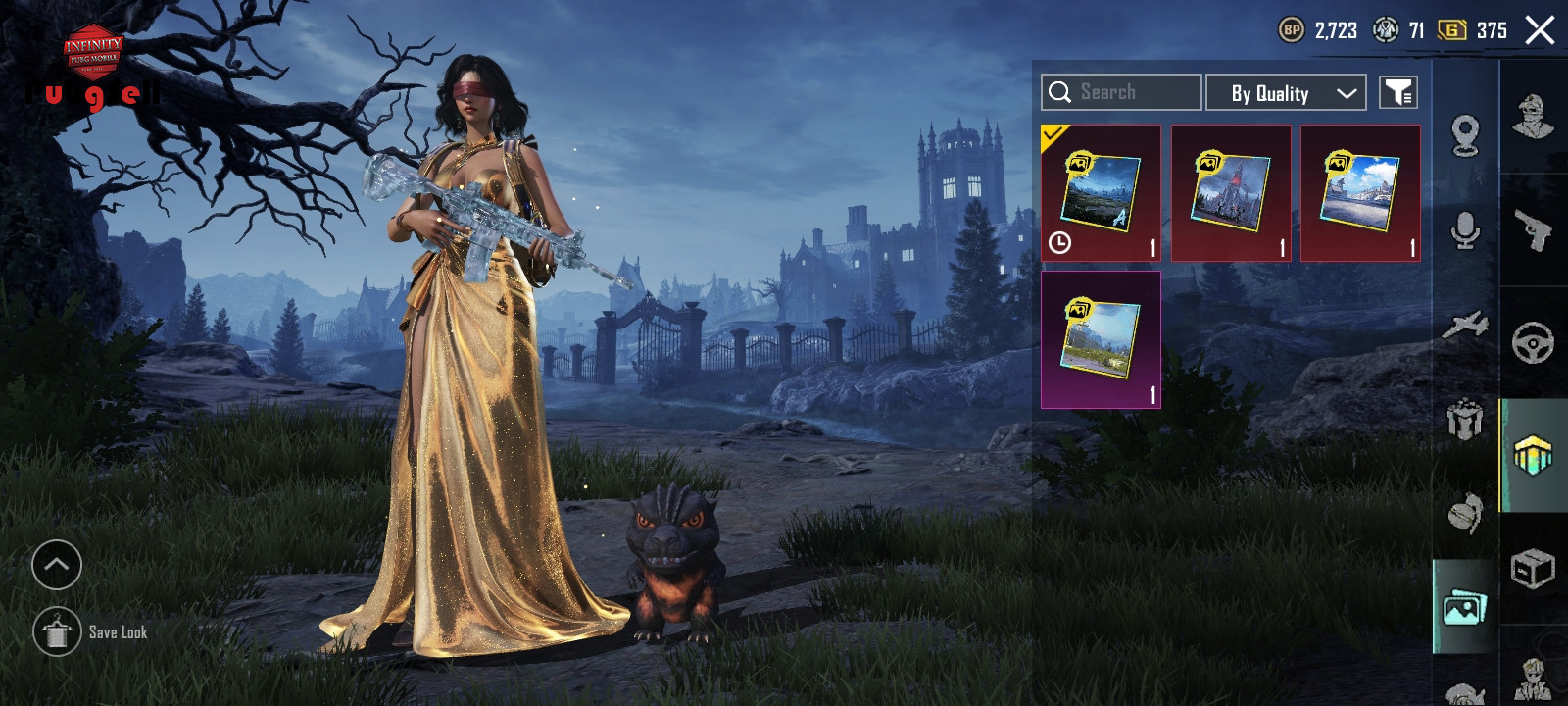Viewport: 1568px width, 706px height.
Task: Pick the snowy landscape background
Action: (x=1360, y=193)
